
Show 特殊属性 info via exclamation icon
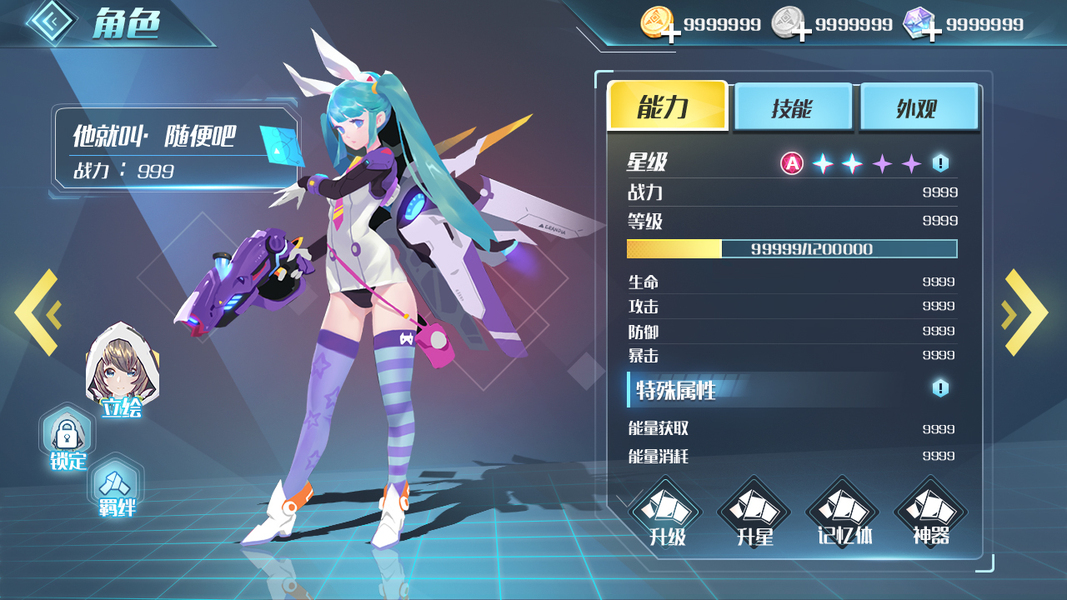tap(940, 388)
